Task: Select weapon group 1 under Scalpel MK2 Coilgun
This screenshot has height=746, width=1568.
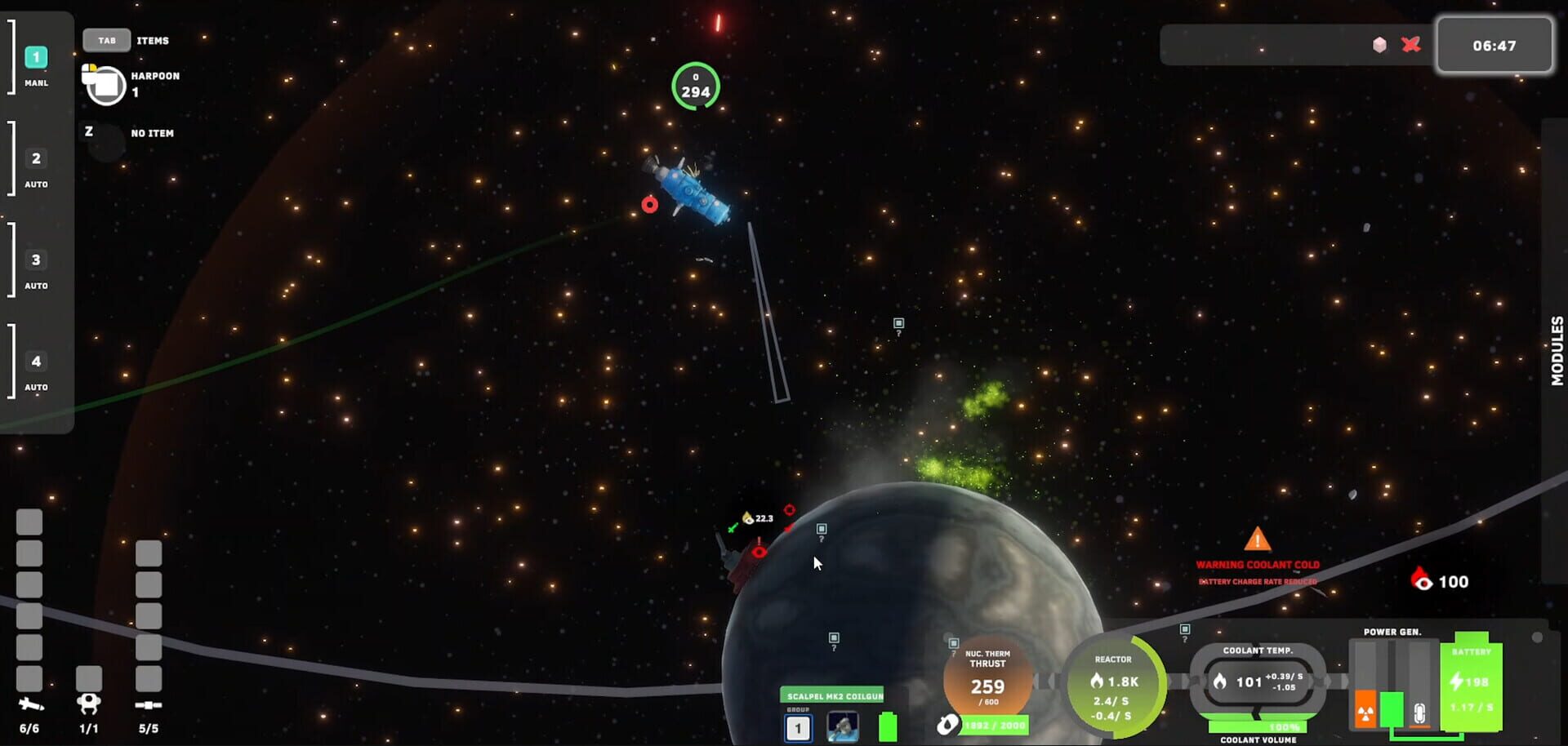Action: tap(798, 727)
